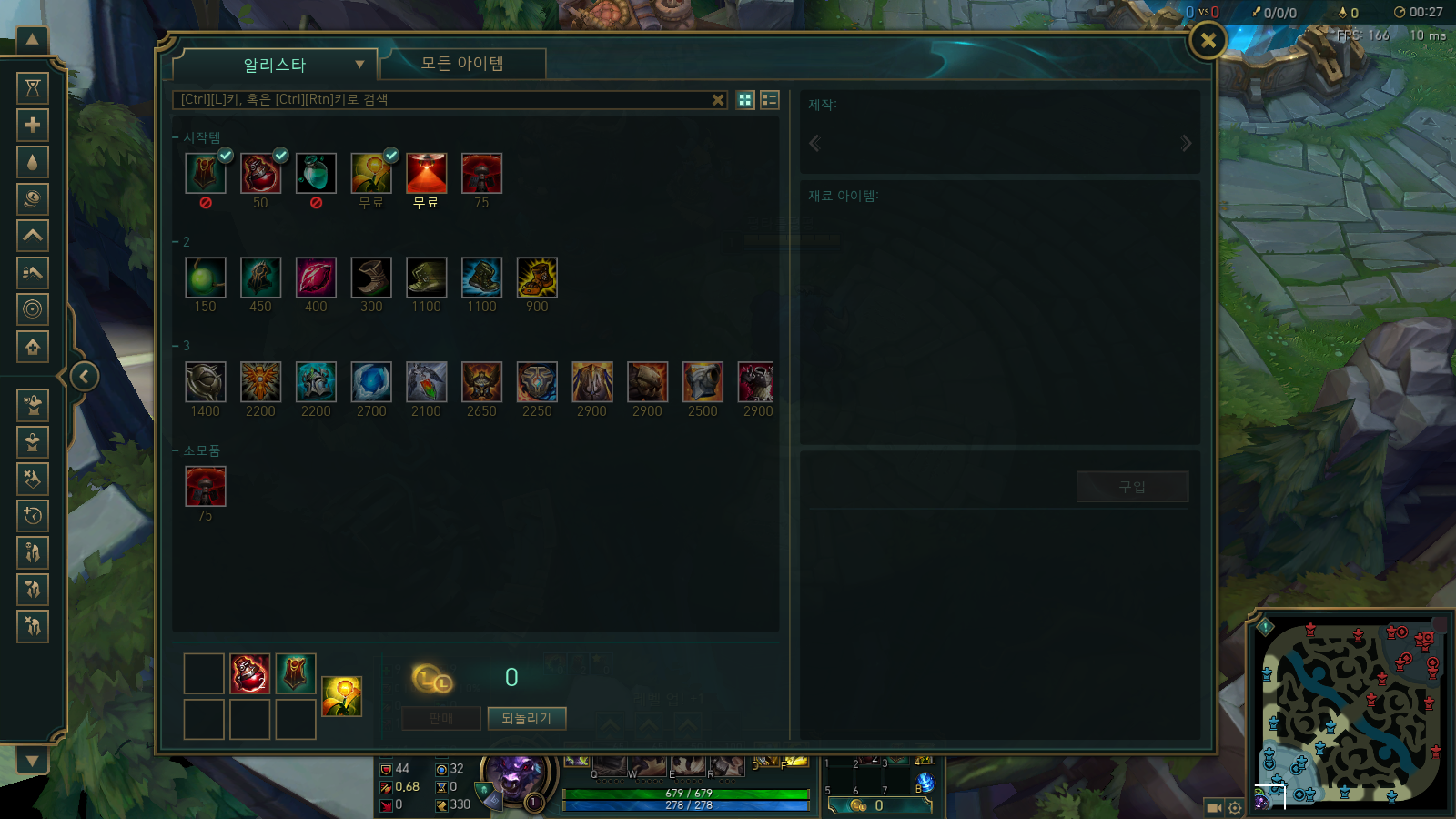Close the item shop window

pos(1208,40)
